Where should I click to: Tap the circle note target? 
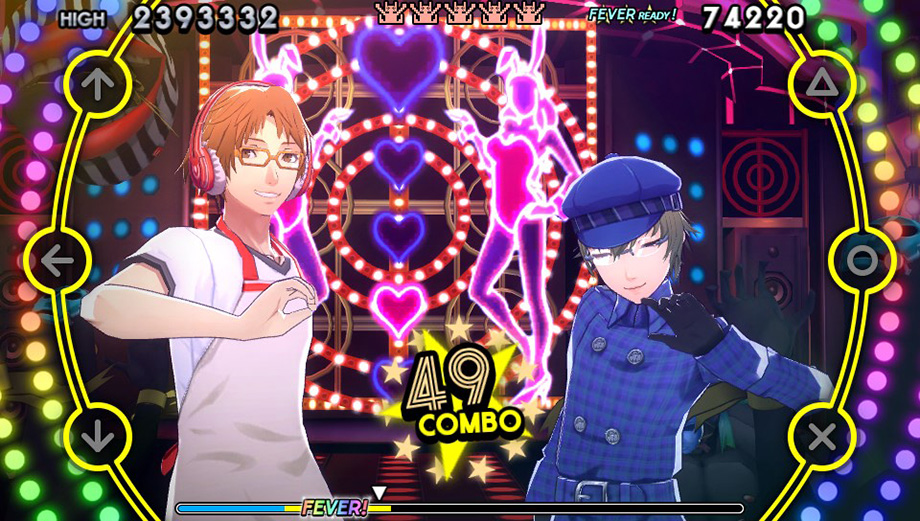click(x=862, y=261)
